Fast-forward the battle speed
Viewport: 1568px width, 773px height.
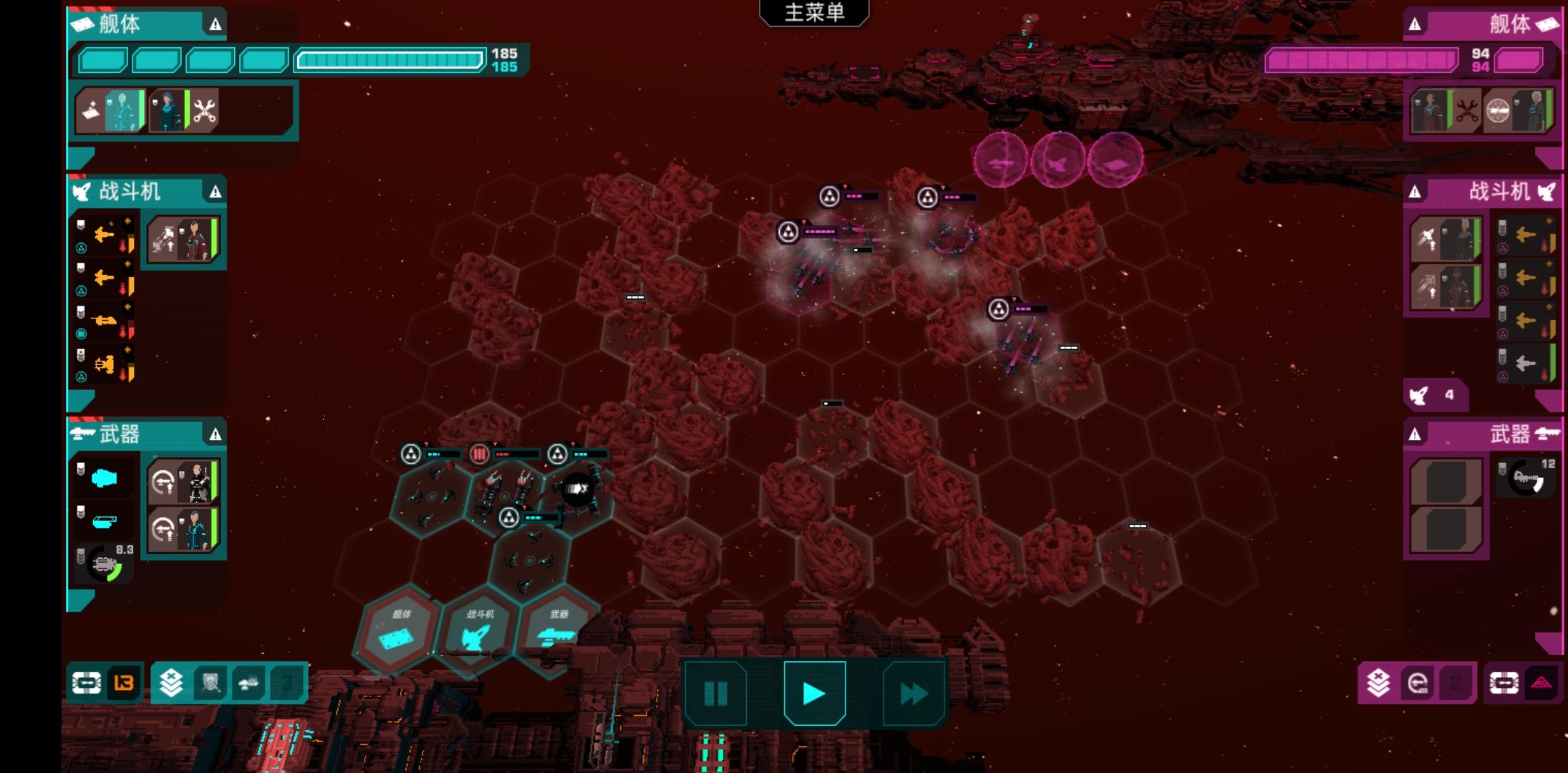pos(914,693)
